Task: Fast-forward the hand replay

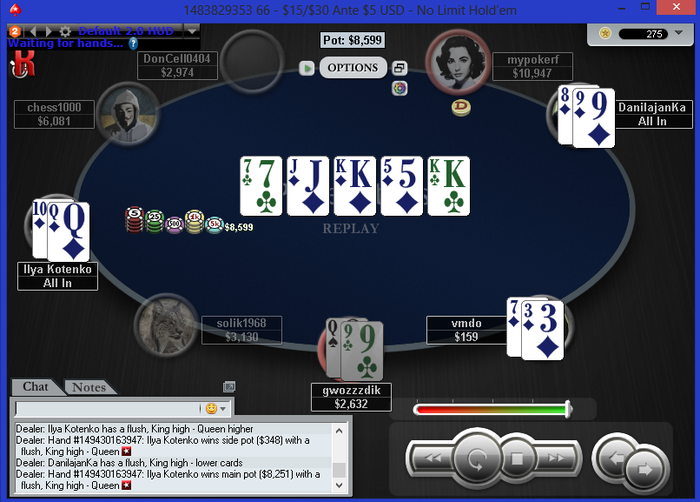Action: click(x=558, y=460)
